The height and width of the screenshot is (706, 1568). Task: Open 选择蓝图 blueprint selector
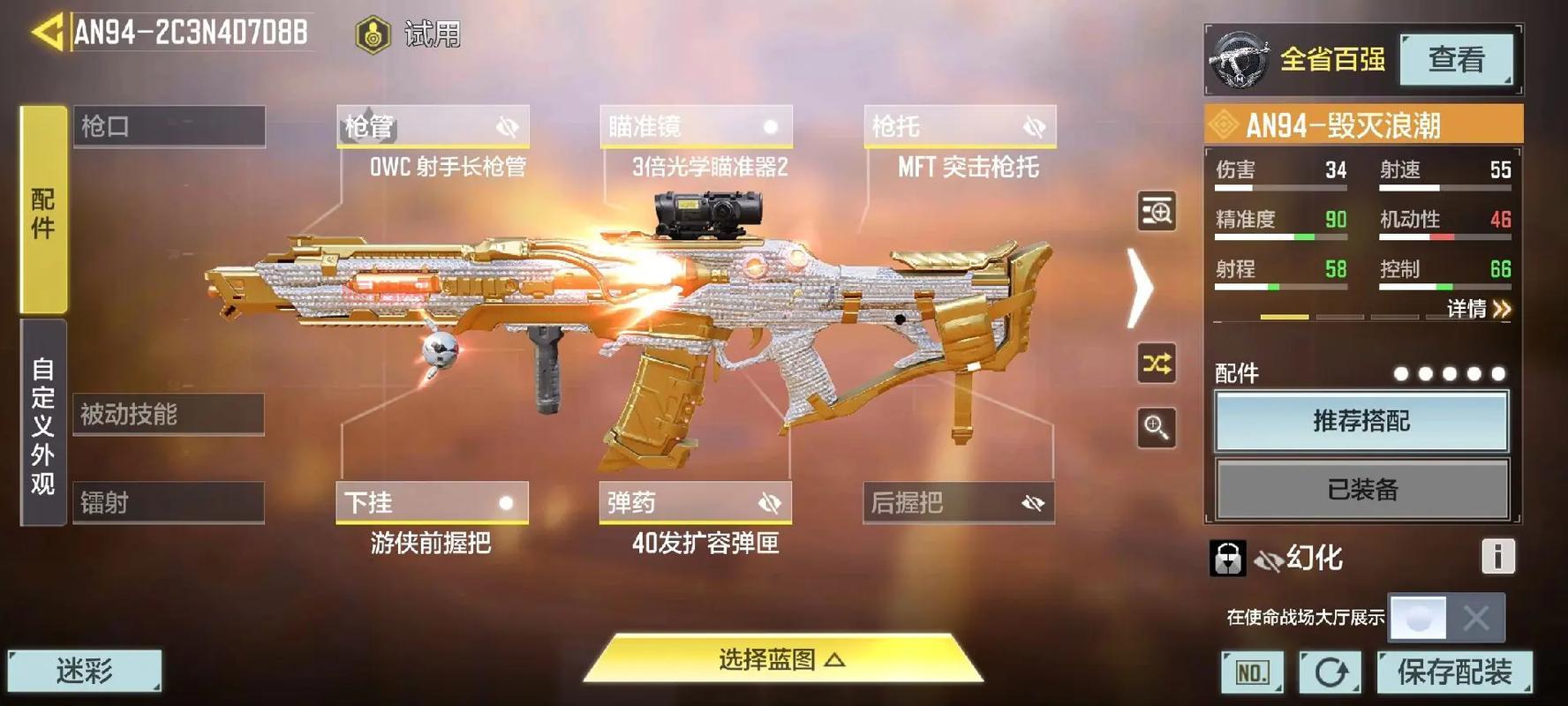coord(782,659)
